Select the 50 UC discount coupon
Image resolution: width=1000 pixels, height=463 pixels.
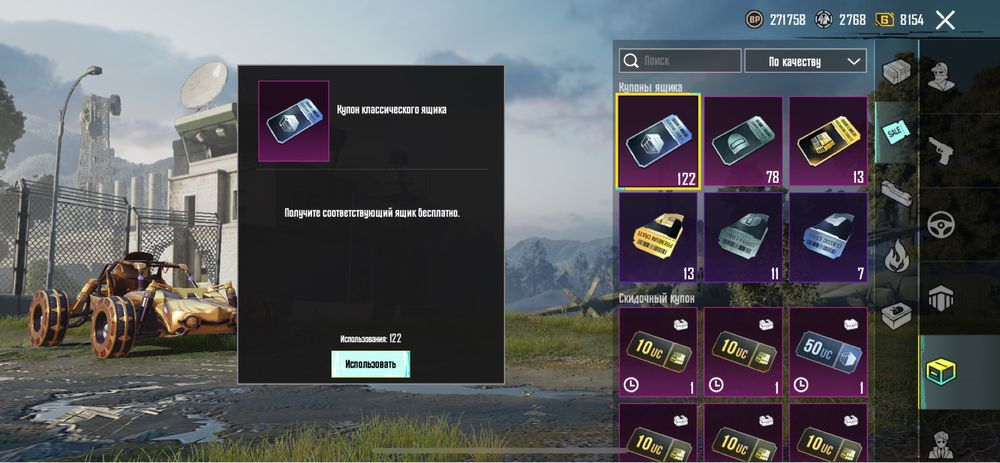coord(829,352)
